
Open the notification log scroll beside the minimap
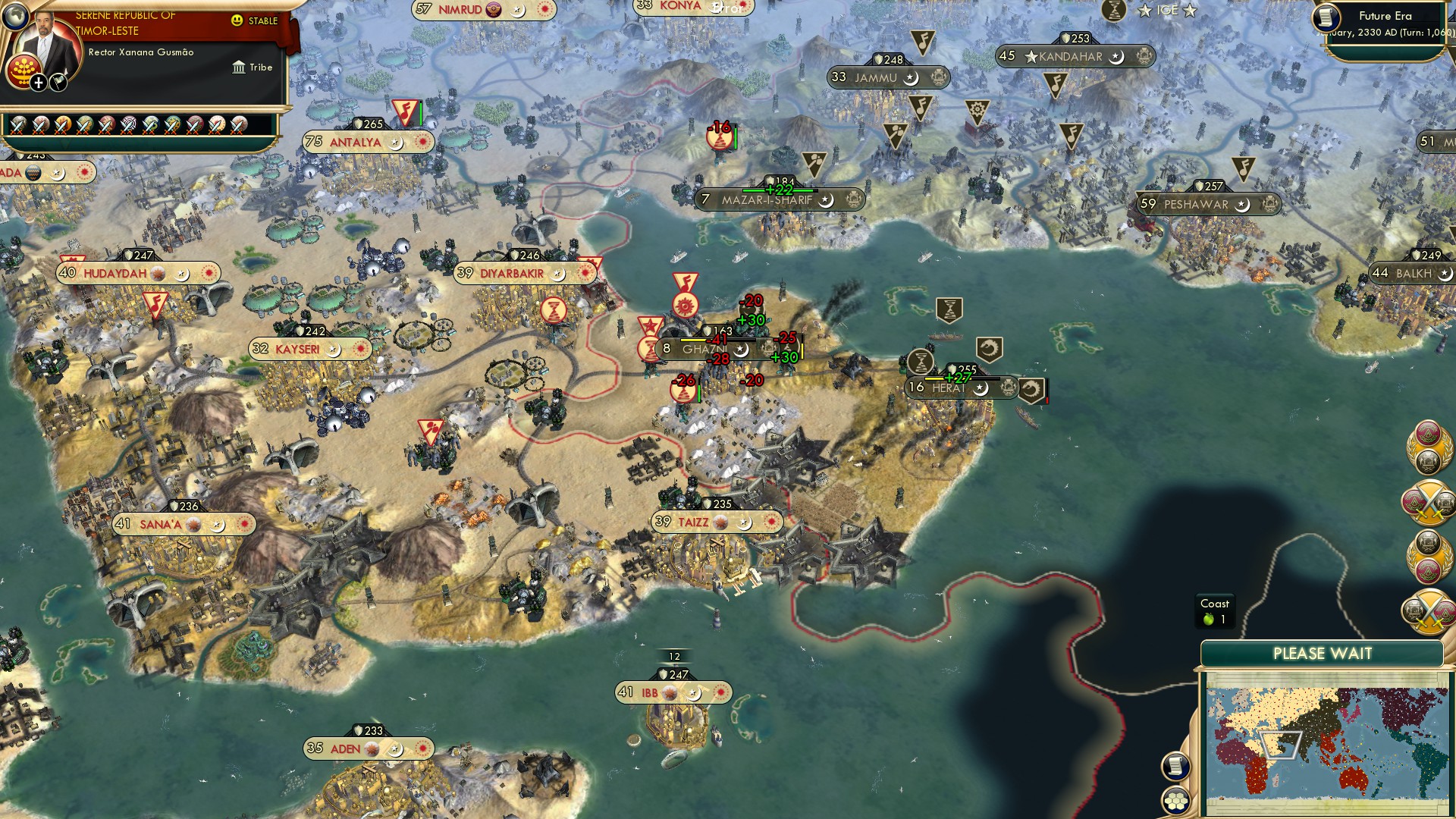pyautogui.click(x=1175, y=767)
